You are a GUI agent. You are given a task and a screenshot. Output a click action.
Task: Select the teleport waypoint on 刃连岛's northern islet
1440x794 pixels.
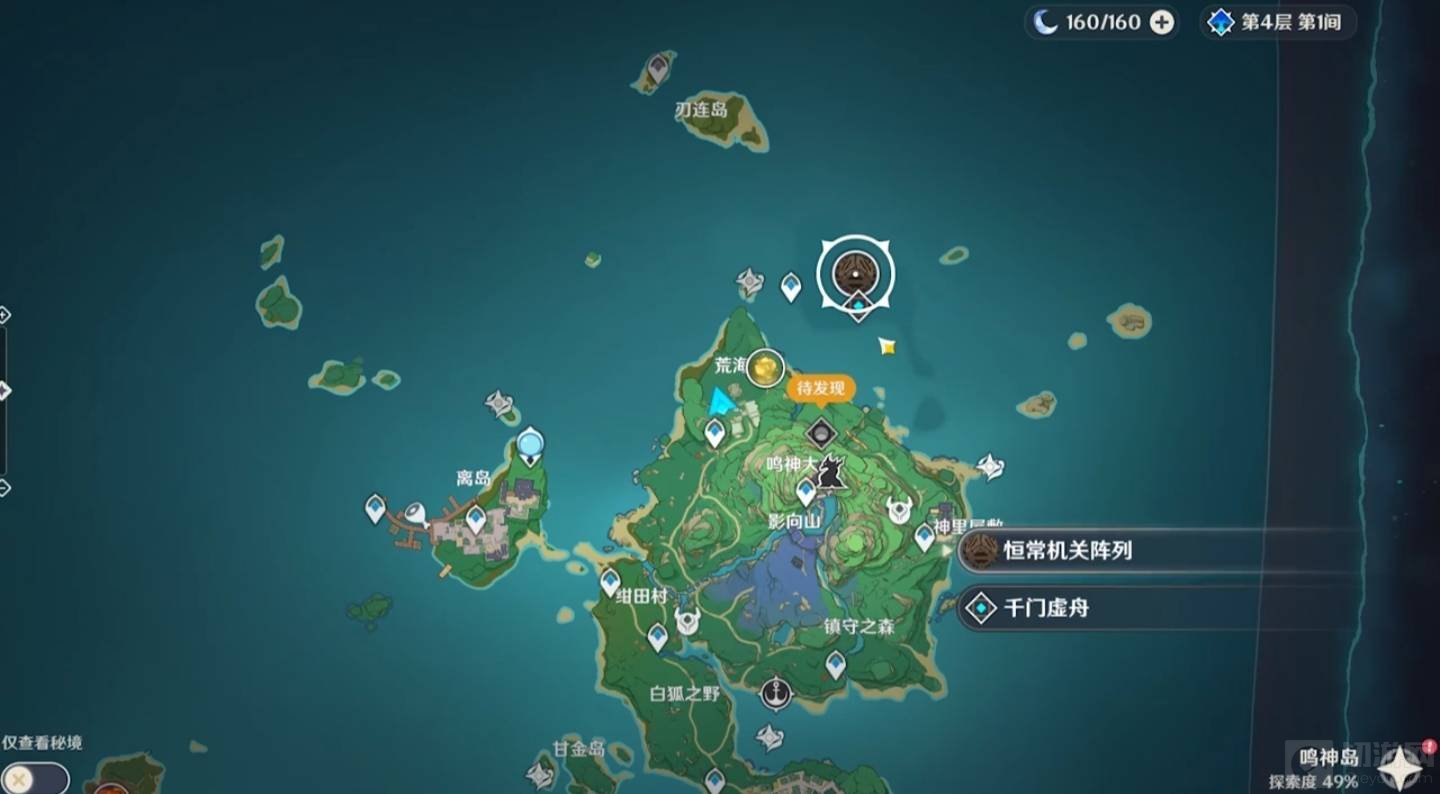pyautogui.click(x=657, y=69)
